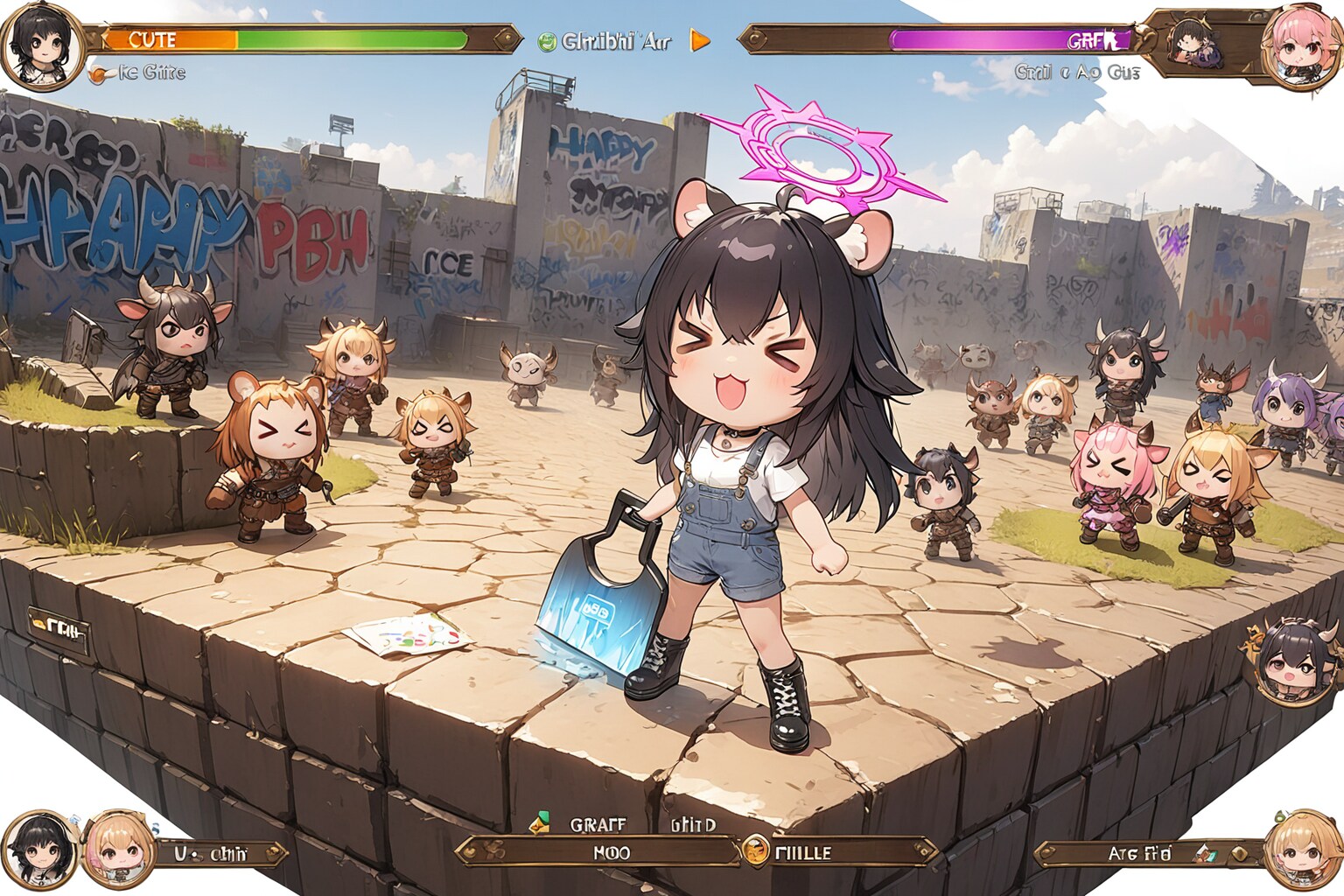
Task: Click the small CRAH tag on the left
Action: pyautogui.click(x=59, y=626)
